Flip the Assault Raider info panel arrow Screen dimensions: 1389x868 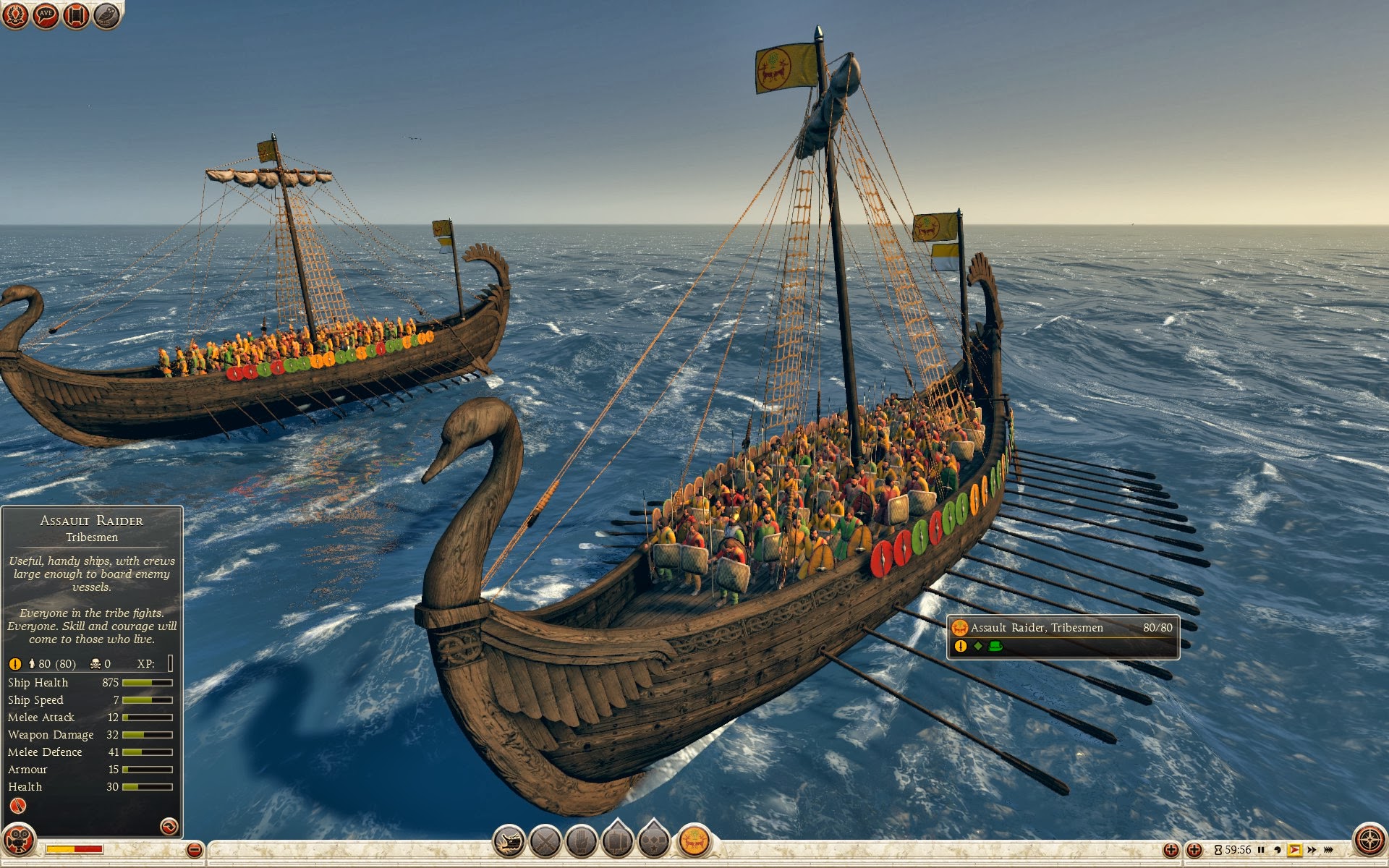[169, 826]
